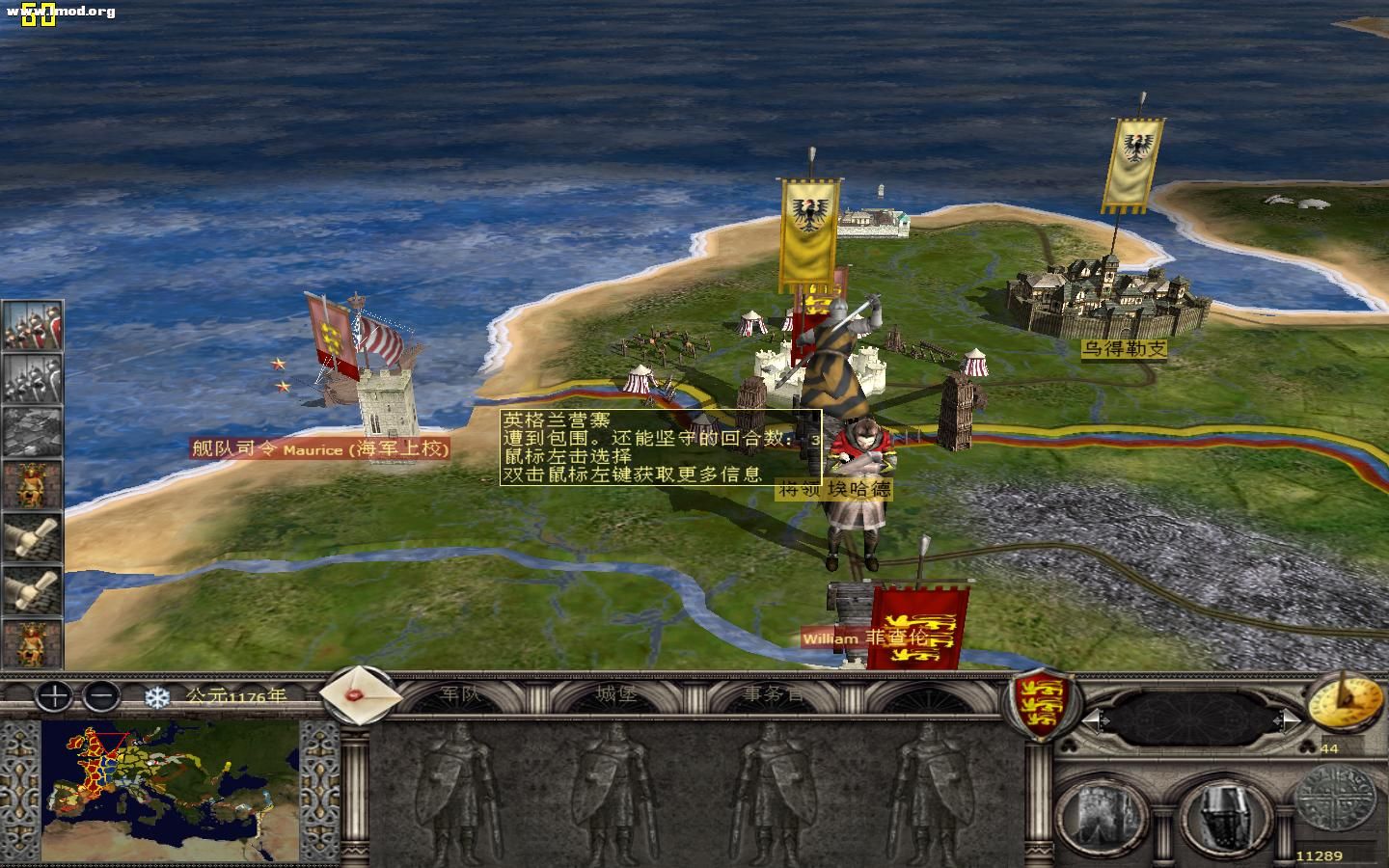Click the zoom-out minus control
Screen dimensions: 1389x868
[x=100, y=696]
